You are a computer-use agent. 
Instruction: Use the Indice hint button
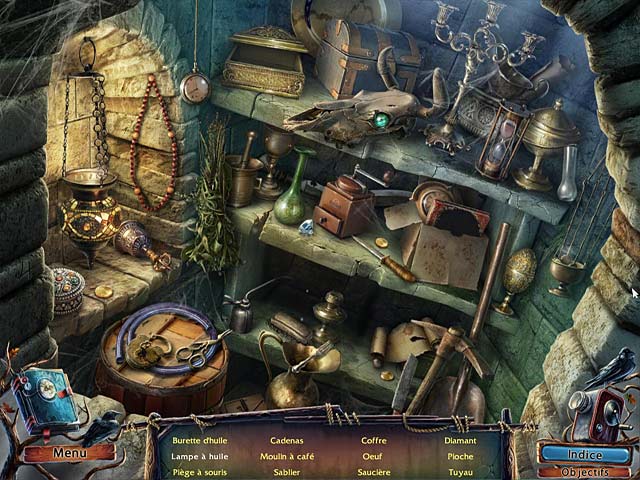[584, 453]
